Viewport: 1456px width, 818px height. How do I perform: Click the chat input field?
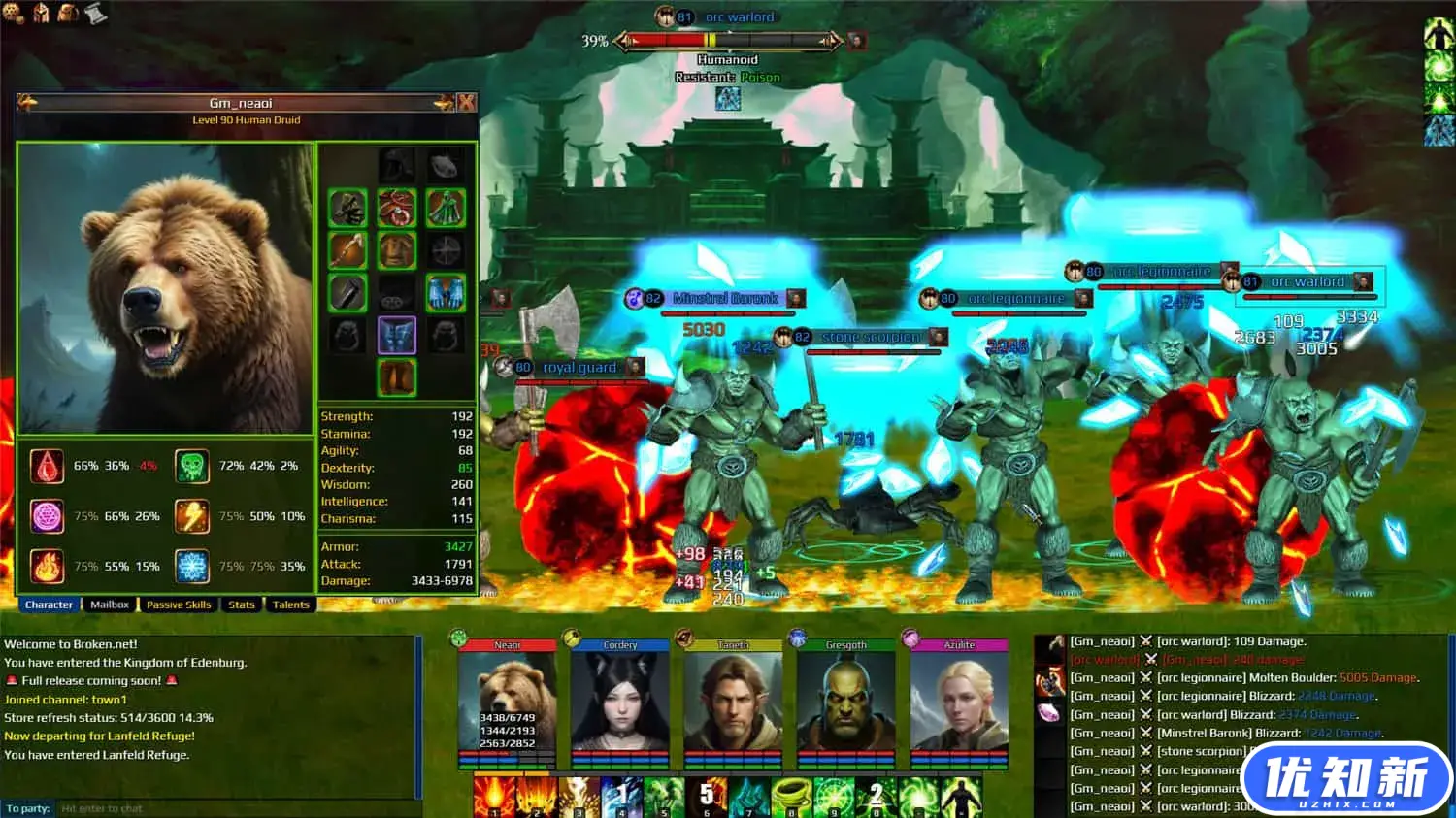[x=233, y=808]
